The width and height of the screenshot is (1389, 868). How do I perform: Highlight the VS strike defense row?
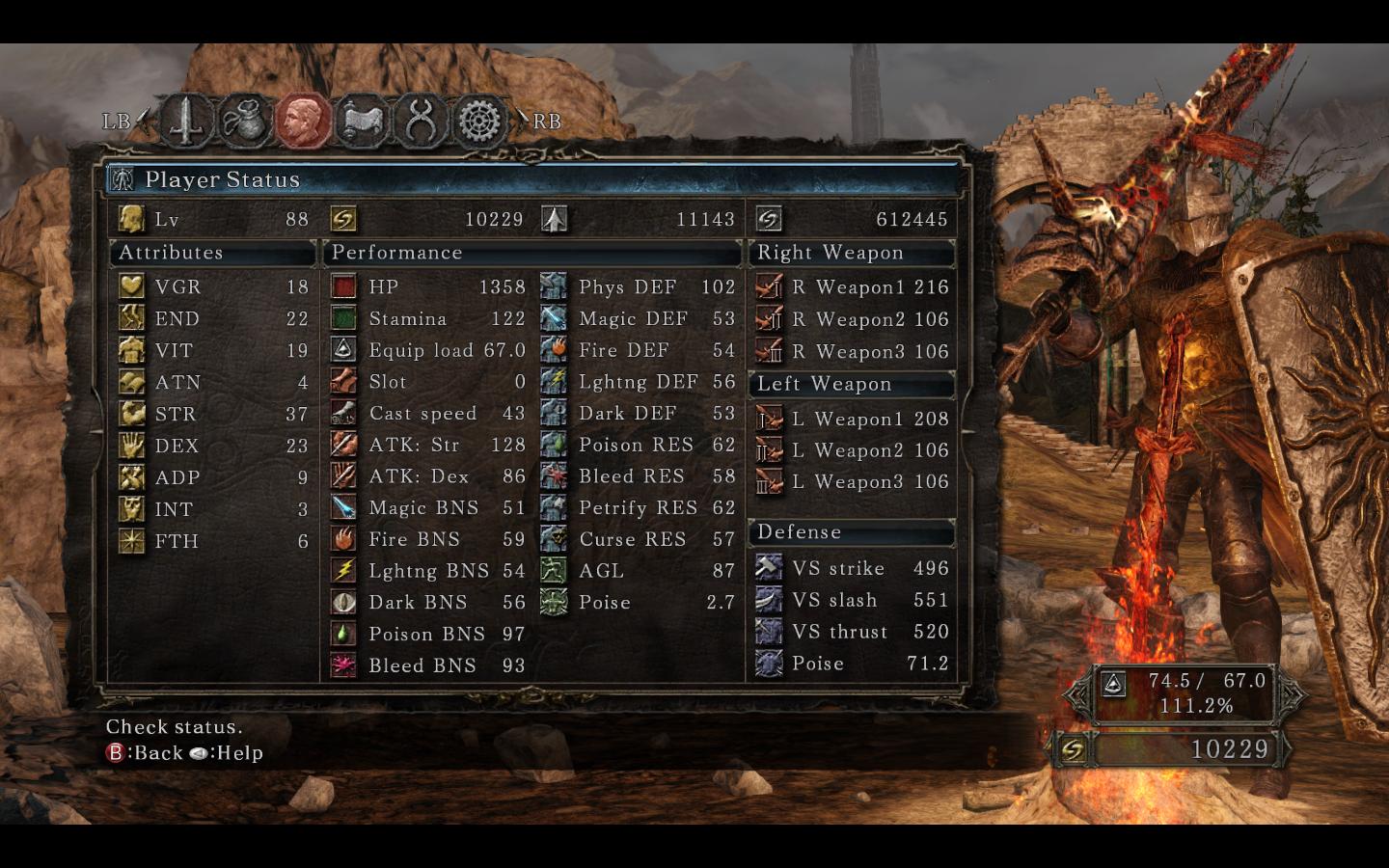point(853,568)
